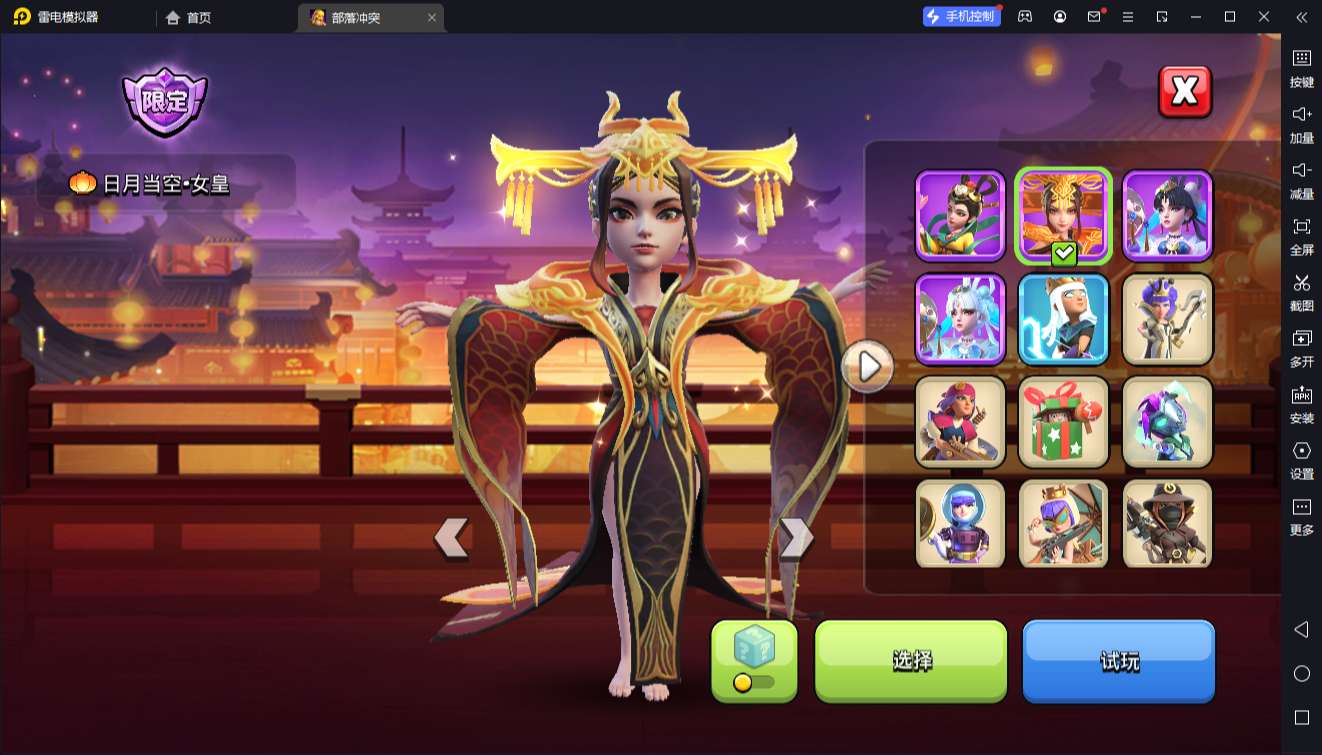The height and width of the screenshot is (755, 1322).
Task: Select the red-haired pirate skin thumbnail
Action: point(960,422)
